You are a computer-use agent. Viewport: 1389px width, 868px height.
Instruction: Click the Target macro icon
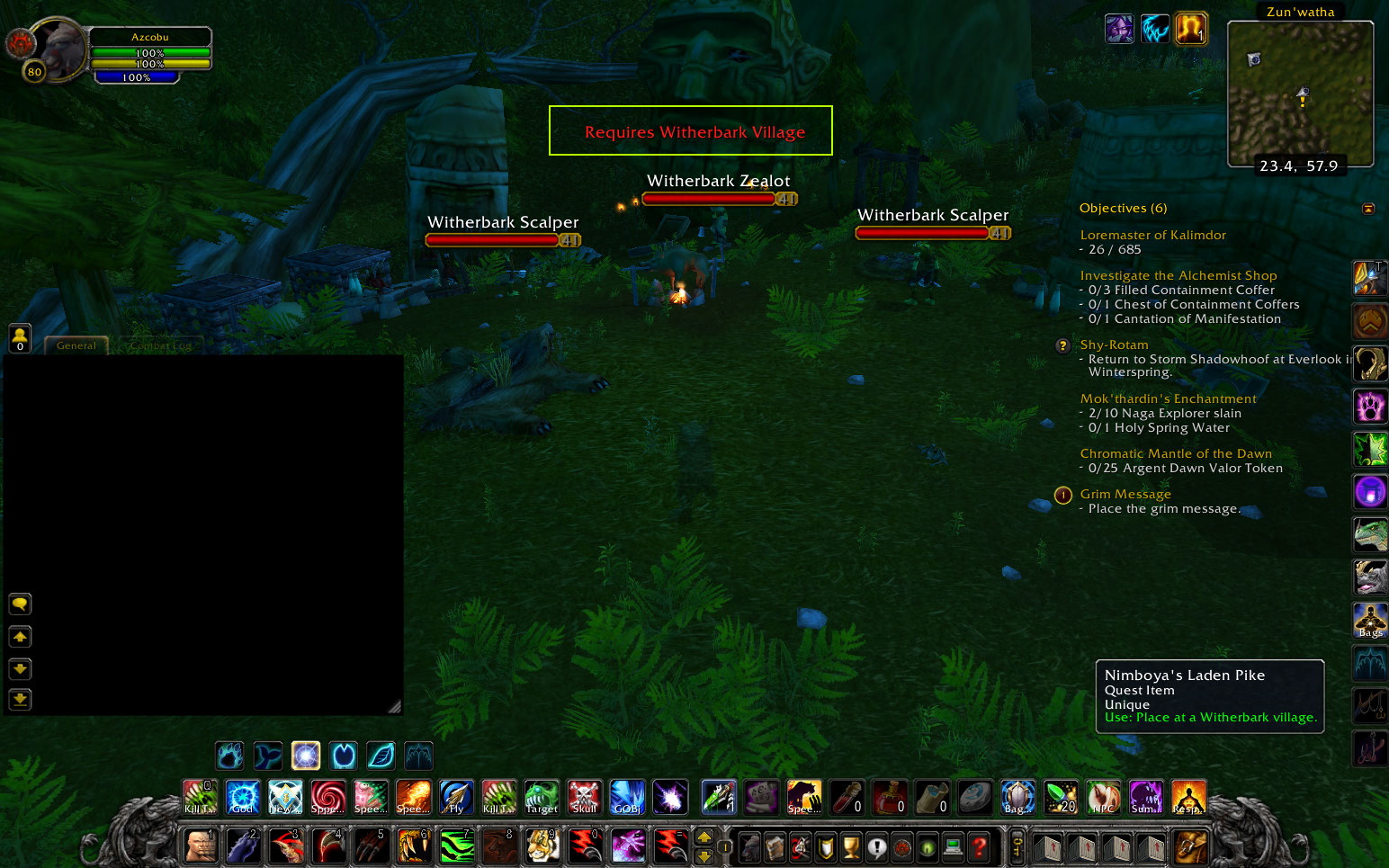pos(541,797)
